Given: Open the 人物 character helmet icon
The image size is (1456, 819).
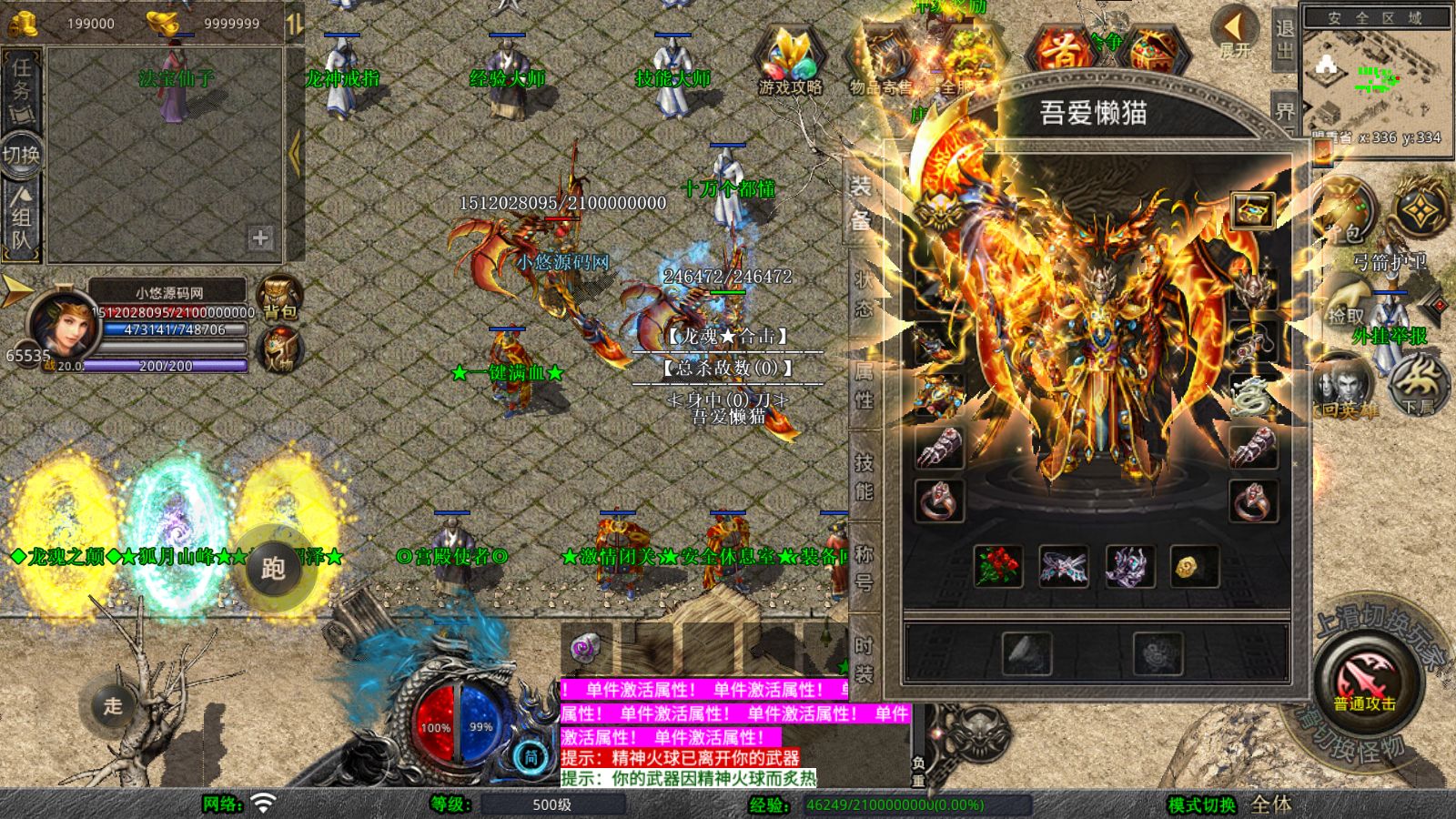Looking at the screenshot, I should 280,349.
